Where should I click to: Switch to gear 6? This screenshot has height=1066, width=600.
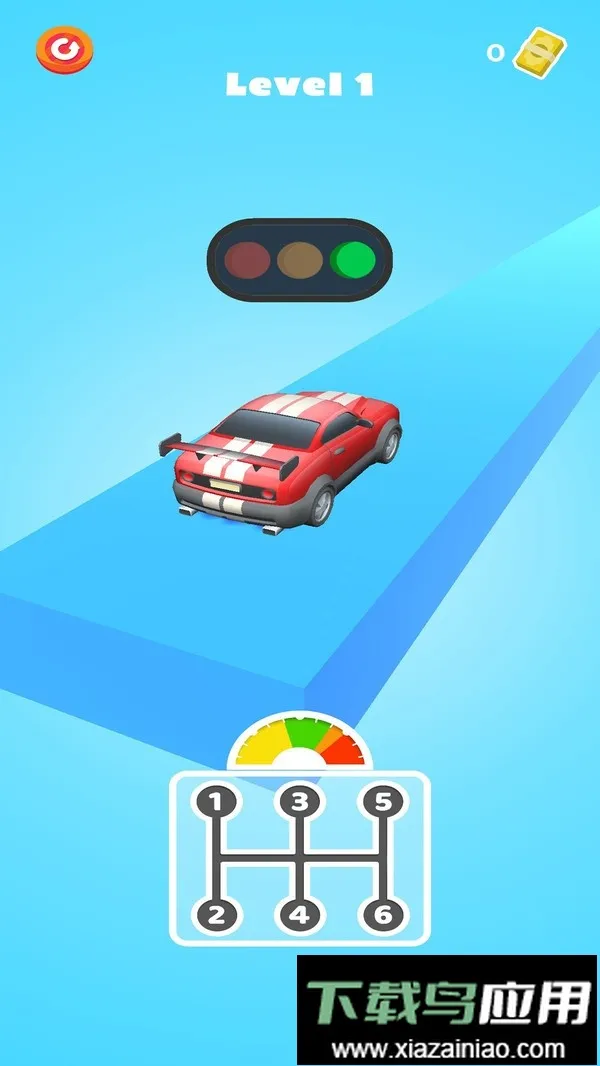tap(380, 913)
